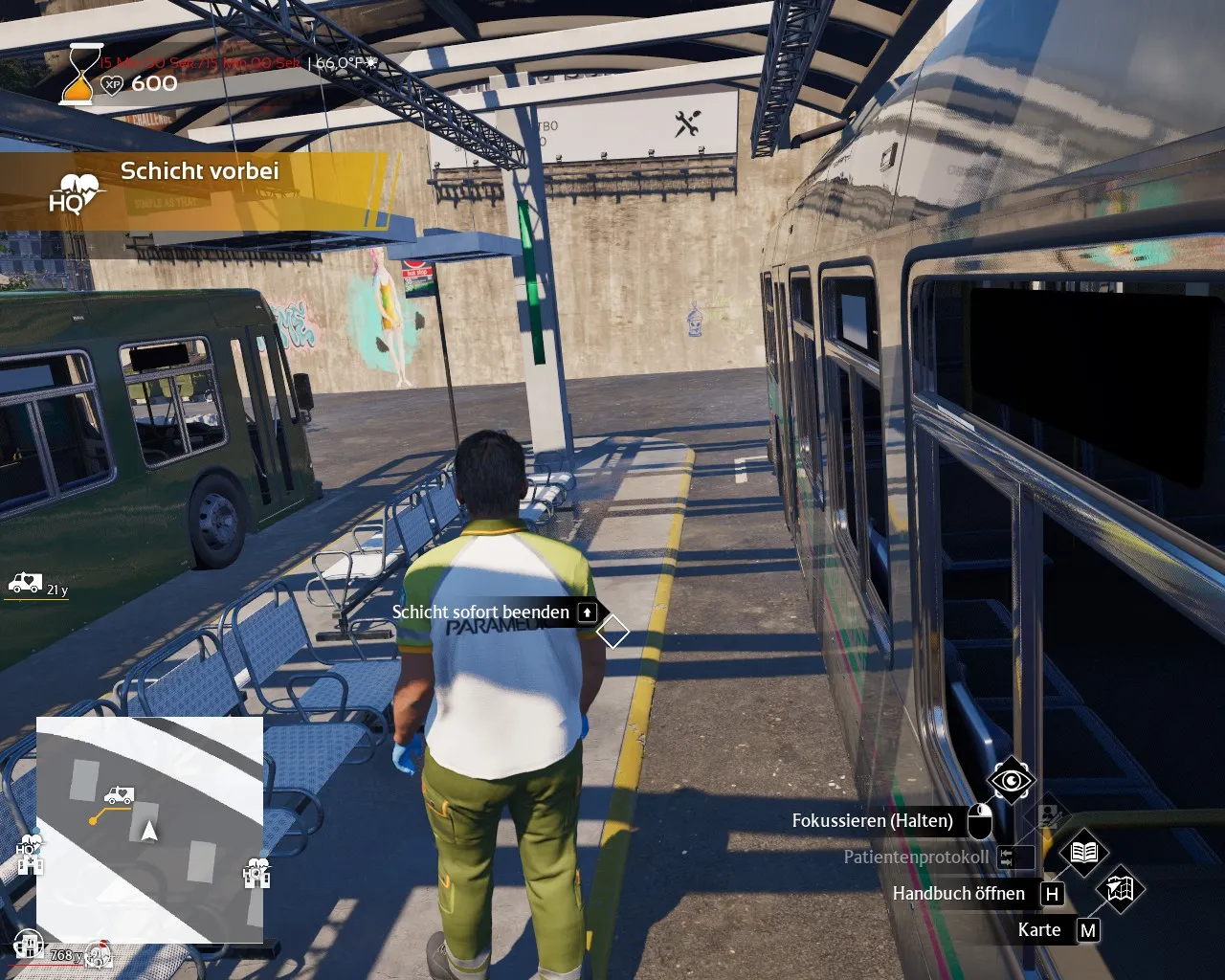Open the Karte map icon
Image resolution: width=1225 pixels, height=980 pixels.
[x=1120, y=889]
